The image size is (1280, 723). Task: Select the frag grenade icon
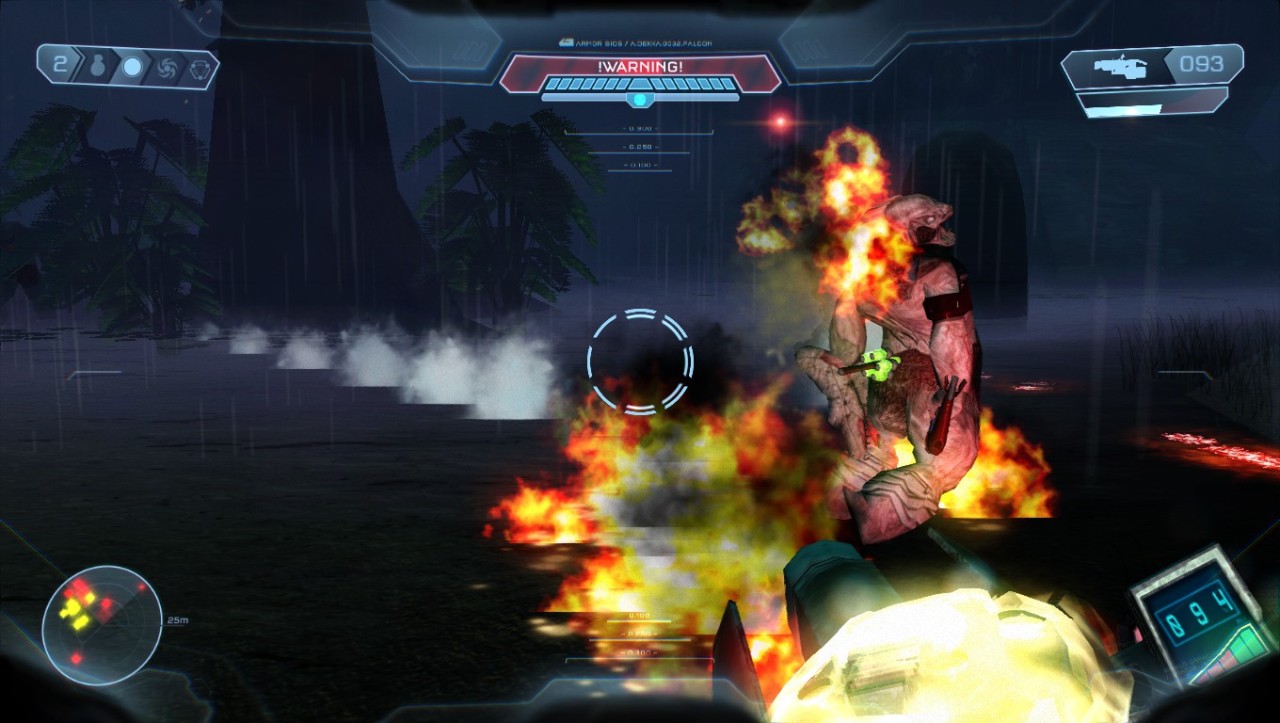tap(99, 67)
